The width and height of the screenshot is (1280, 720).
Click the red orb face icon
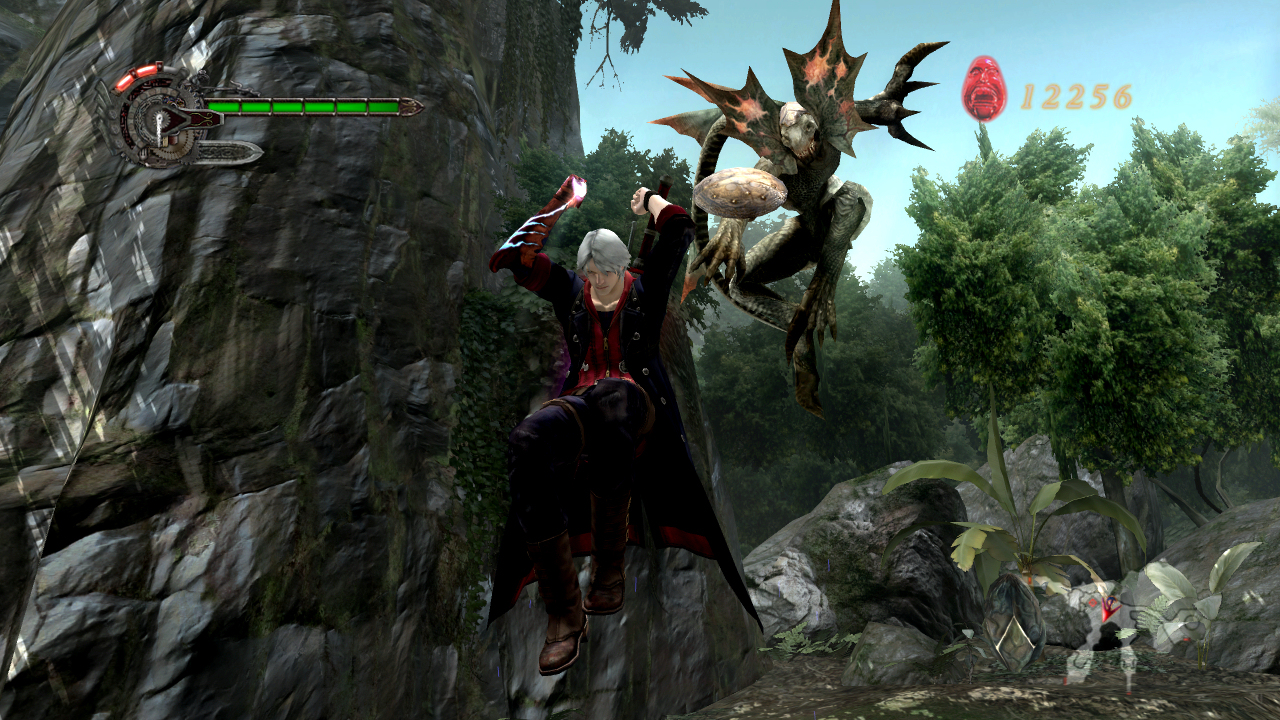pos(984,89)
